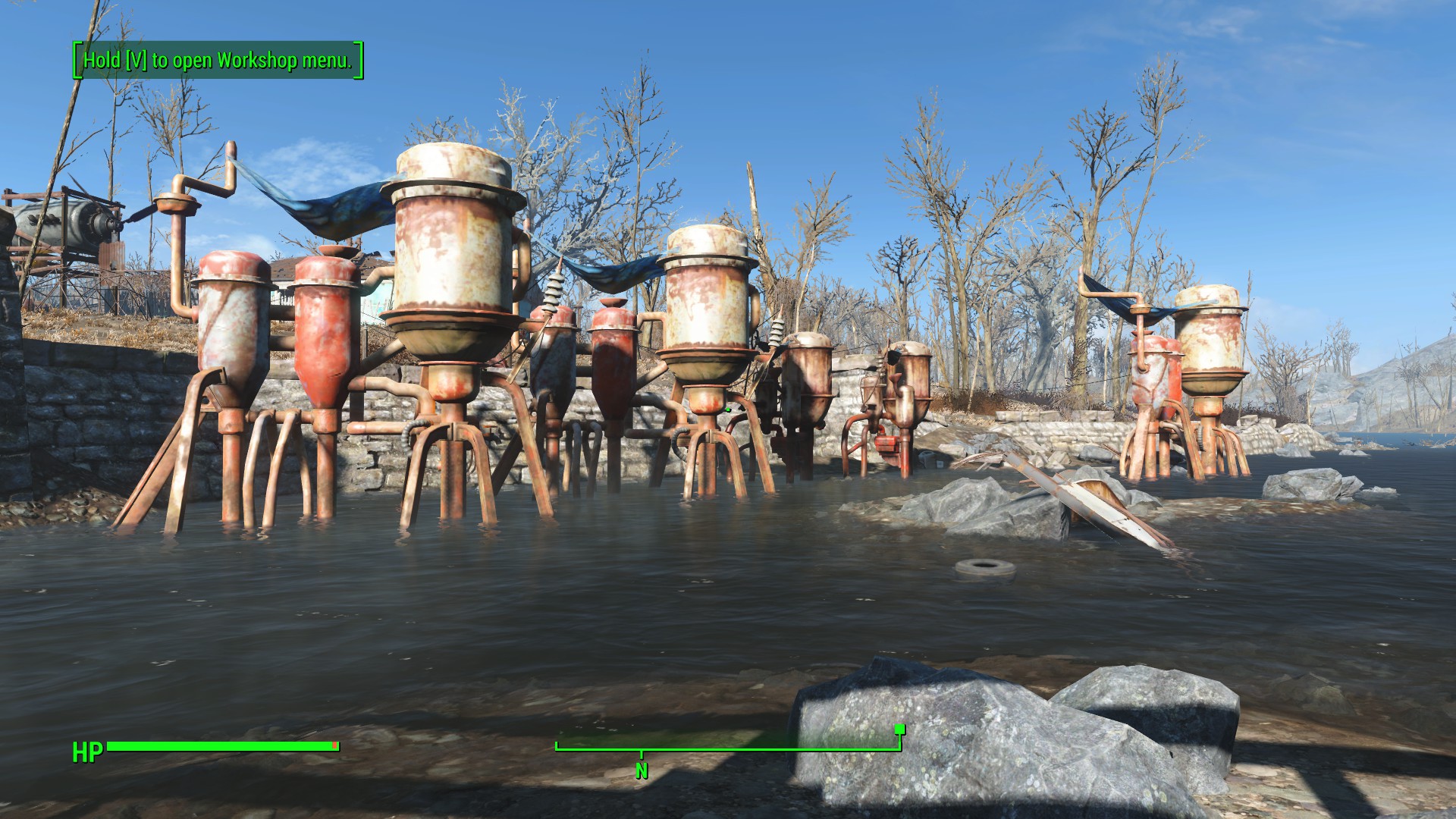Click the green square marker on the compass
The height and width of the screenshot is (819, 1456).
click(x=899, y=730)
